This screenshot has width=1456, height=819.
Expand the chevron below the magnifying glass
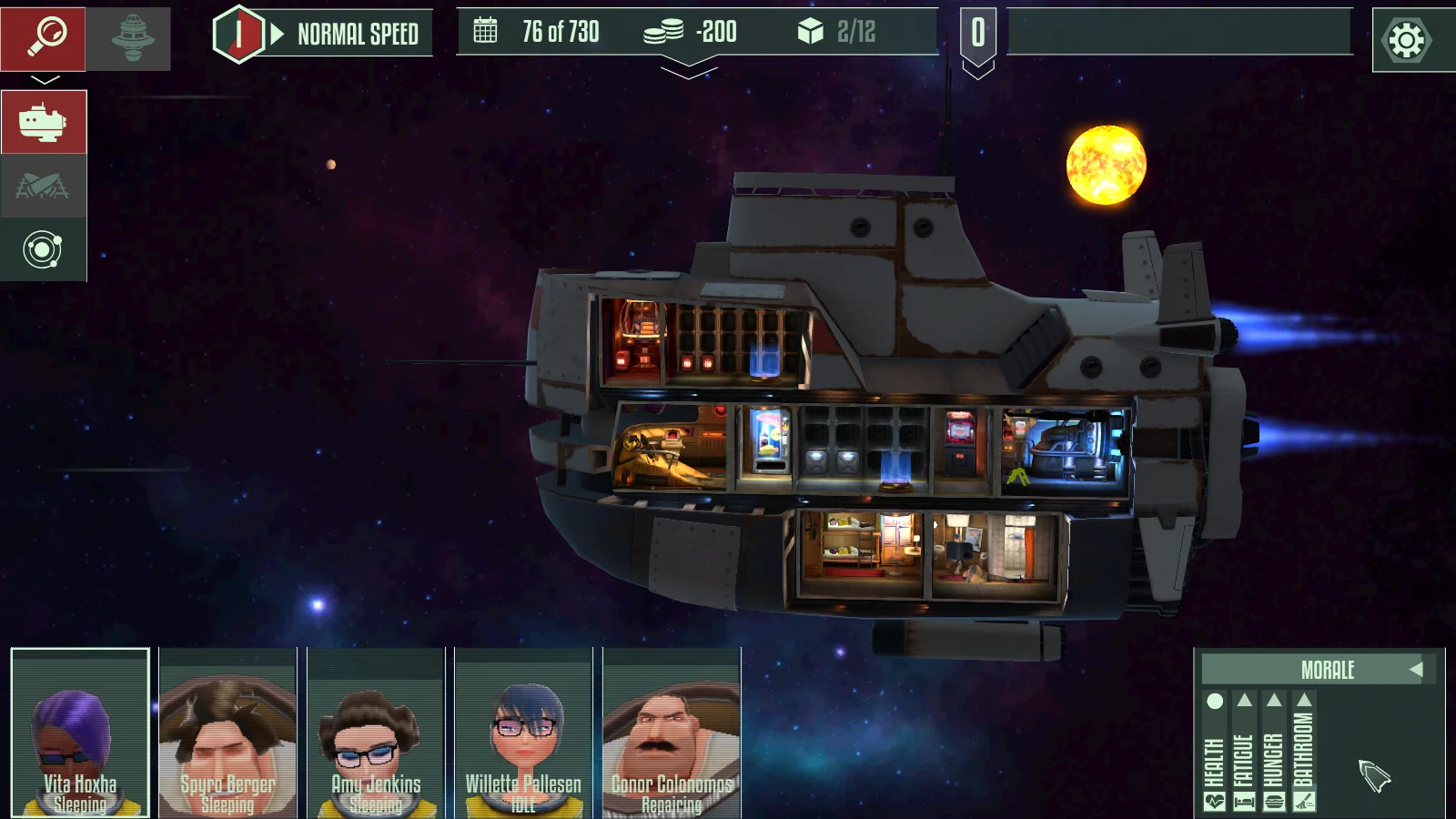[x=45, y=80]
